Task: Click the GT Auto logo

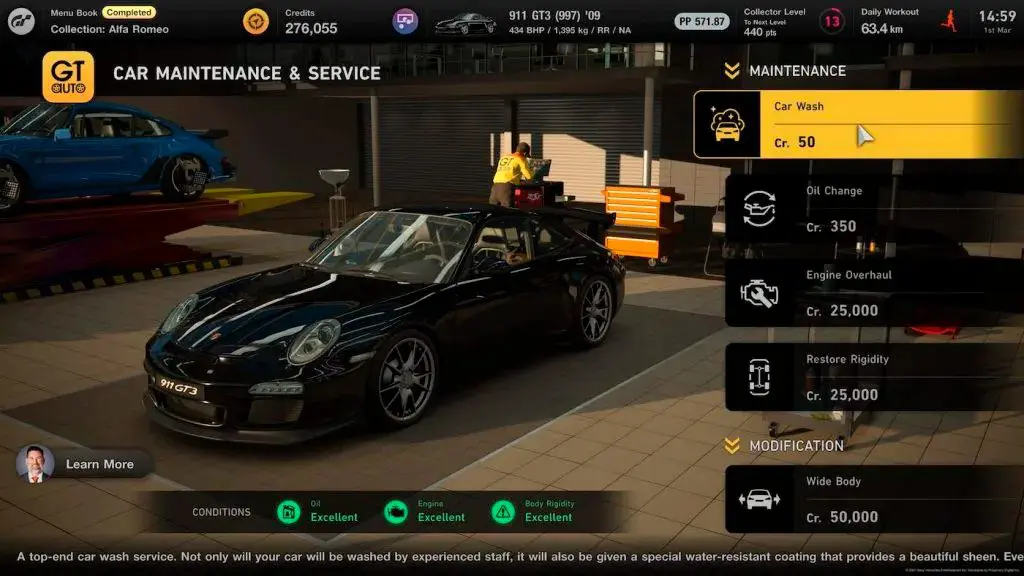Action: tap(68, 77)
